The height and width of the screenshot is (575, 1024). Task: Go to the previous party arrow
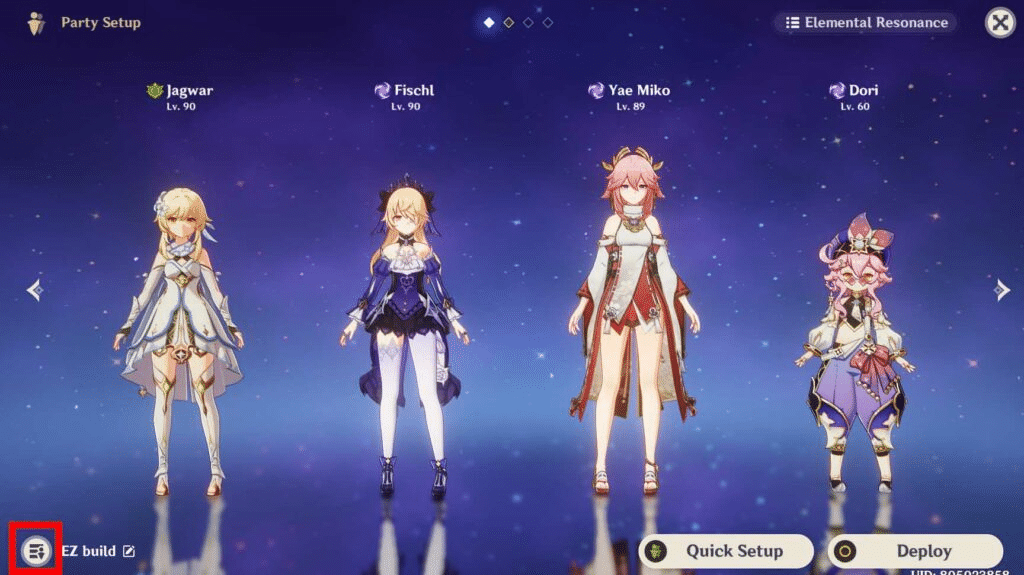point(35,290)
